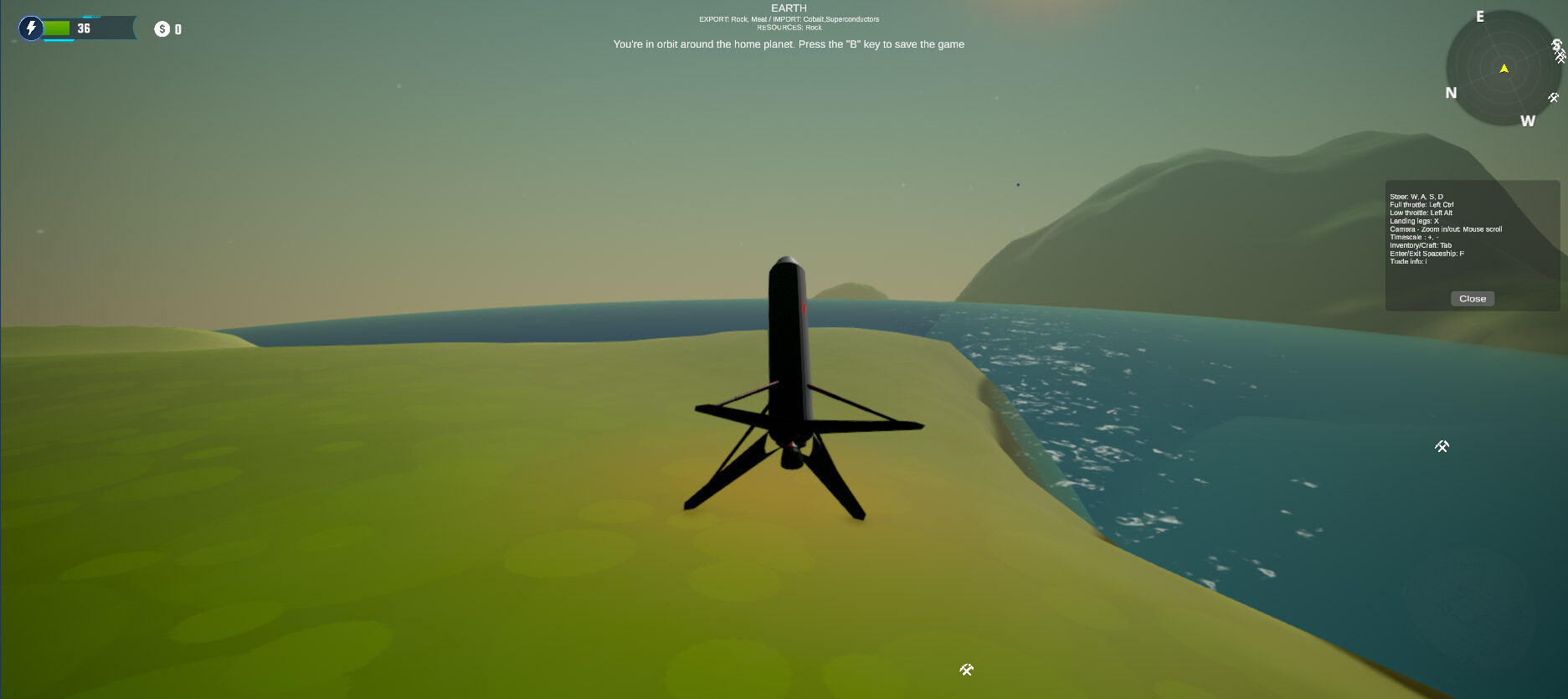Screen dimensions: 1568x699
Task: Expand the Camera zoom in/out hint entry
Action: (x=1446, y=229)
